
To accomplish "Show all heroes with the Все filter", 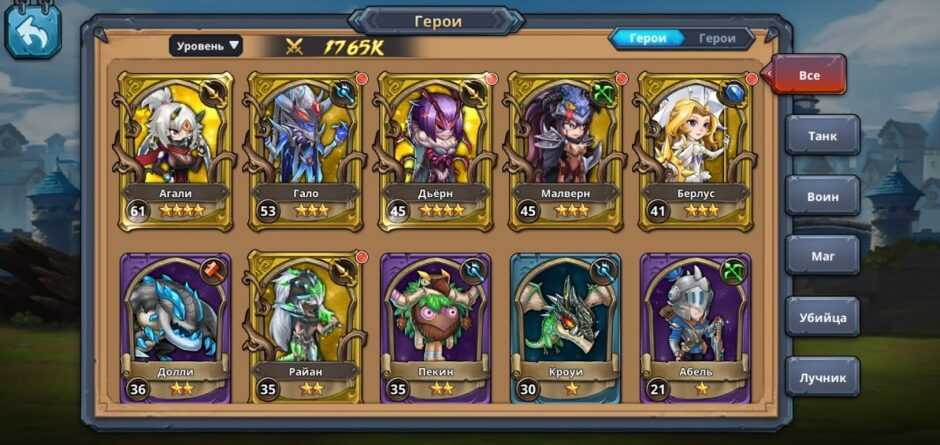I will pos(809,75).
